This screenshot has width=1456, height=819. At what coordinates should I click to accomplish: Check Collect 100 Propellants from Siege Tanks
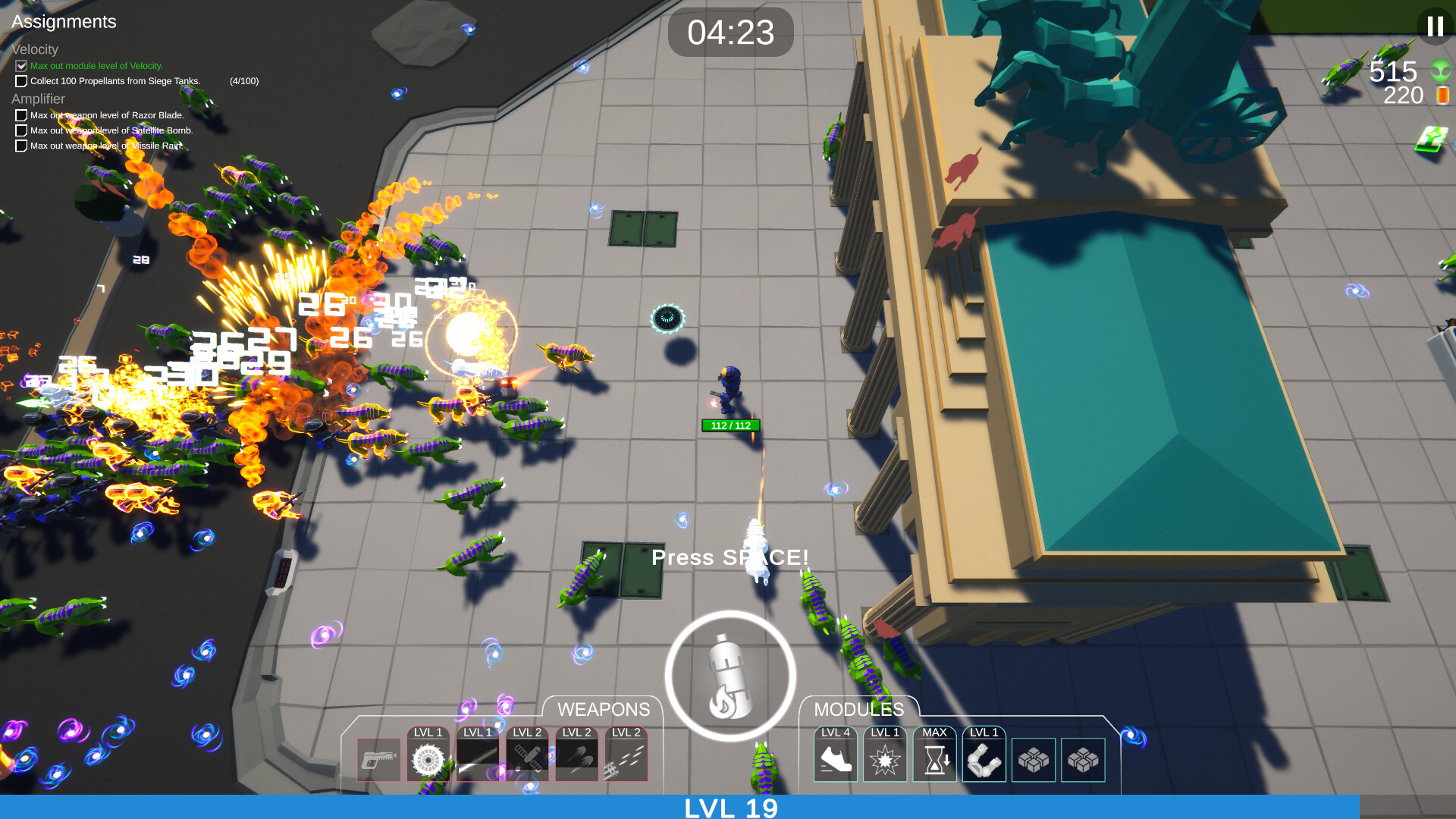(20, 80)
